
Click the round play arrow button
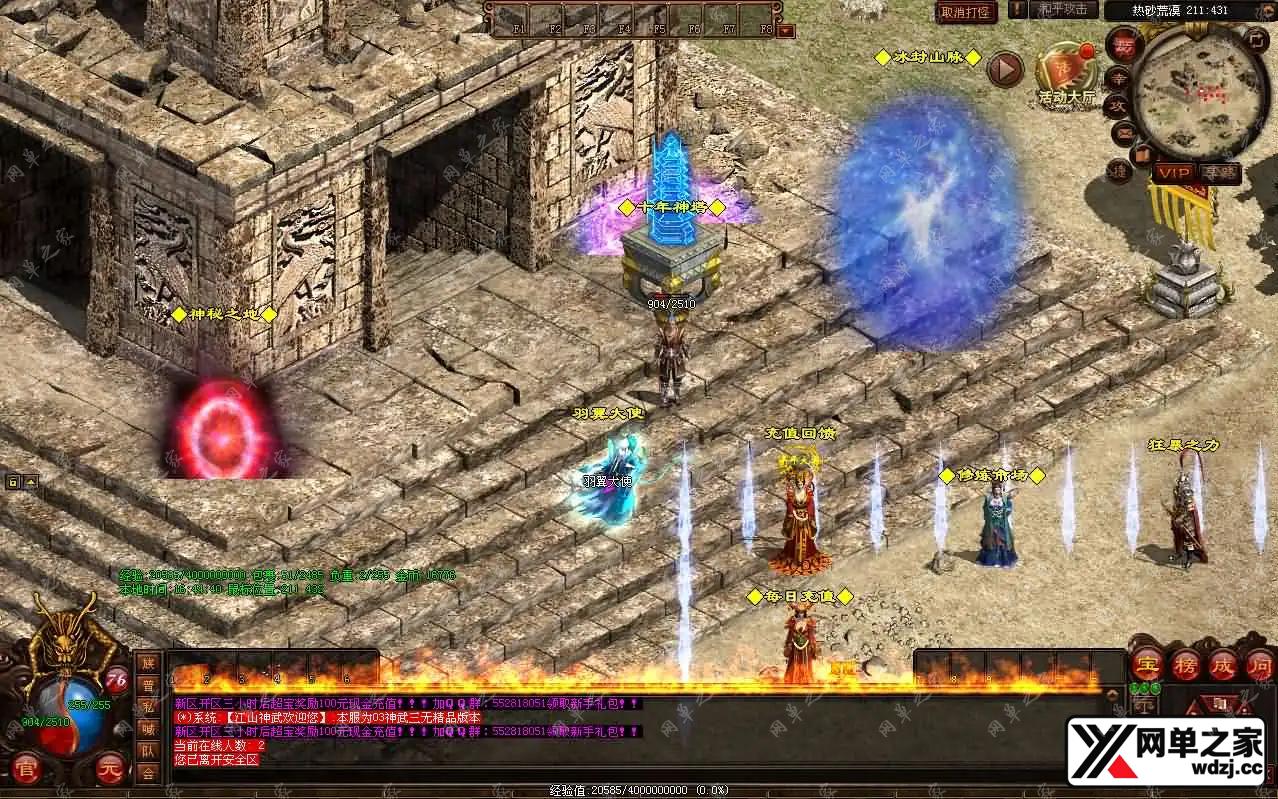[1005, 69]
